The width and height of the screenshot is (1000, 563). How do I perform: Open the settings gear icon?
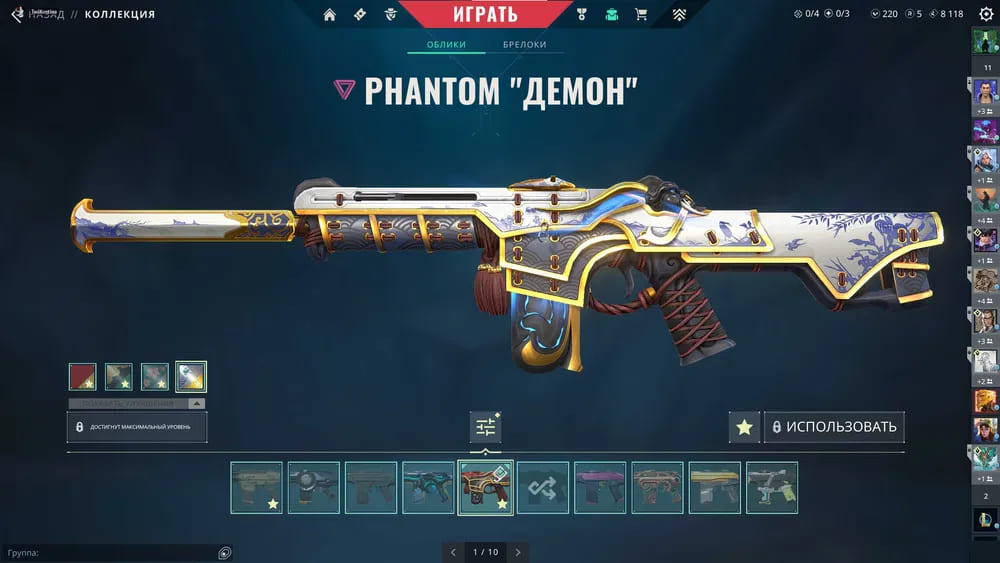(x=985, y=14)
